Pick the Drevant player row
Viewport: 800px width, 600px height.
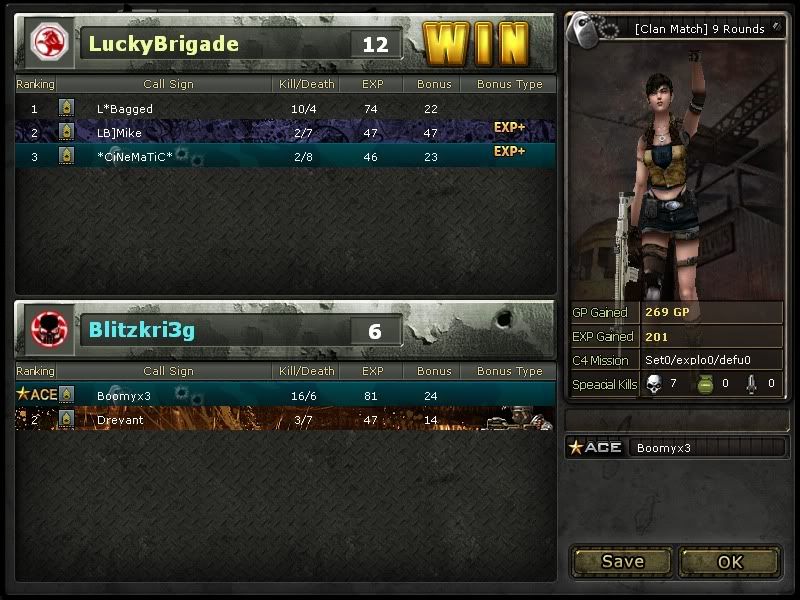(x=284, y=419)
